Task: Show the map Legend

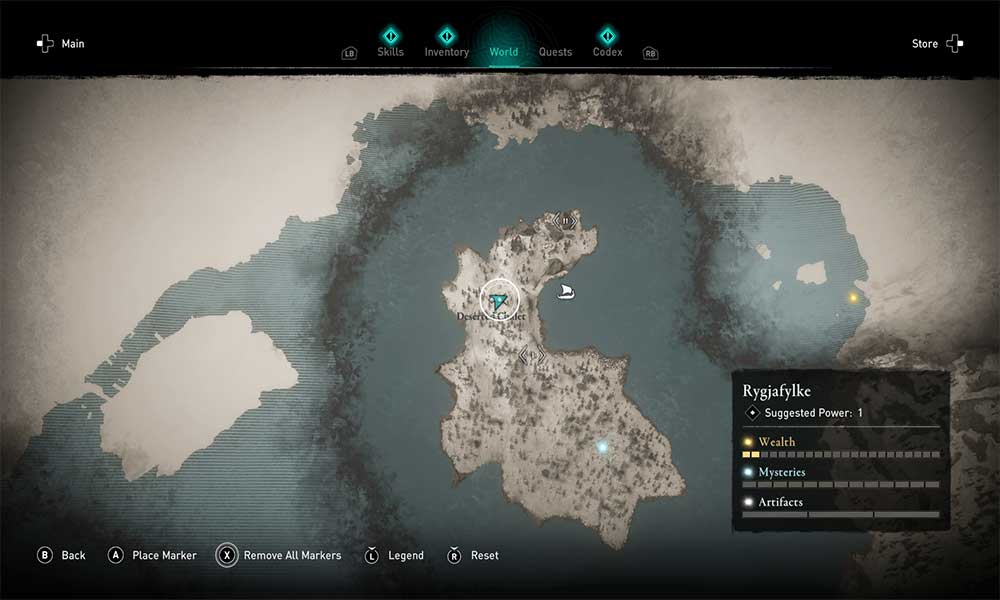Action: 394,555
